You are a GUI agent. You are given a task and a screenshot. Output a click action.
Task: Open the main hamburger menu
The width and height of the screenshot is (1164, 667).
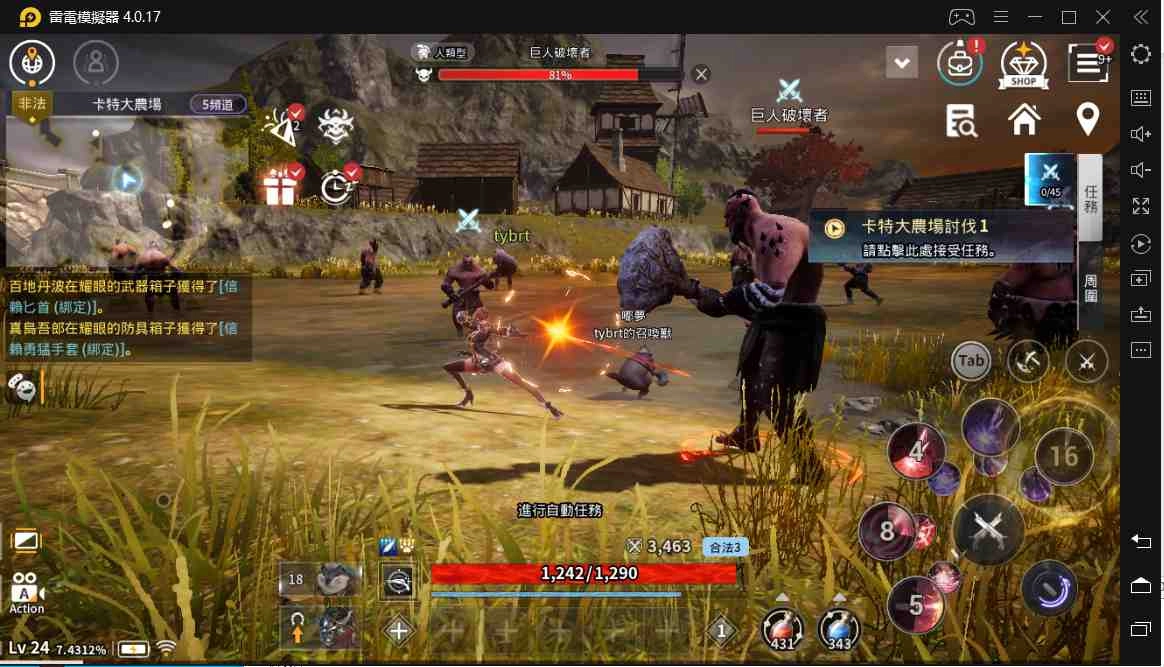pyautogui.click(x=1087, y=62)
